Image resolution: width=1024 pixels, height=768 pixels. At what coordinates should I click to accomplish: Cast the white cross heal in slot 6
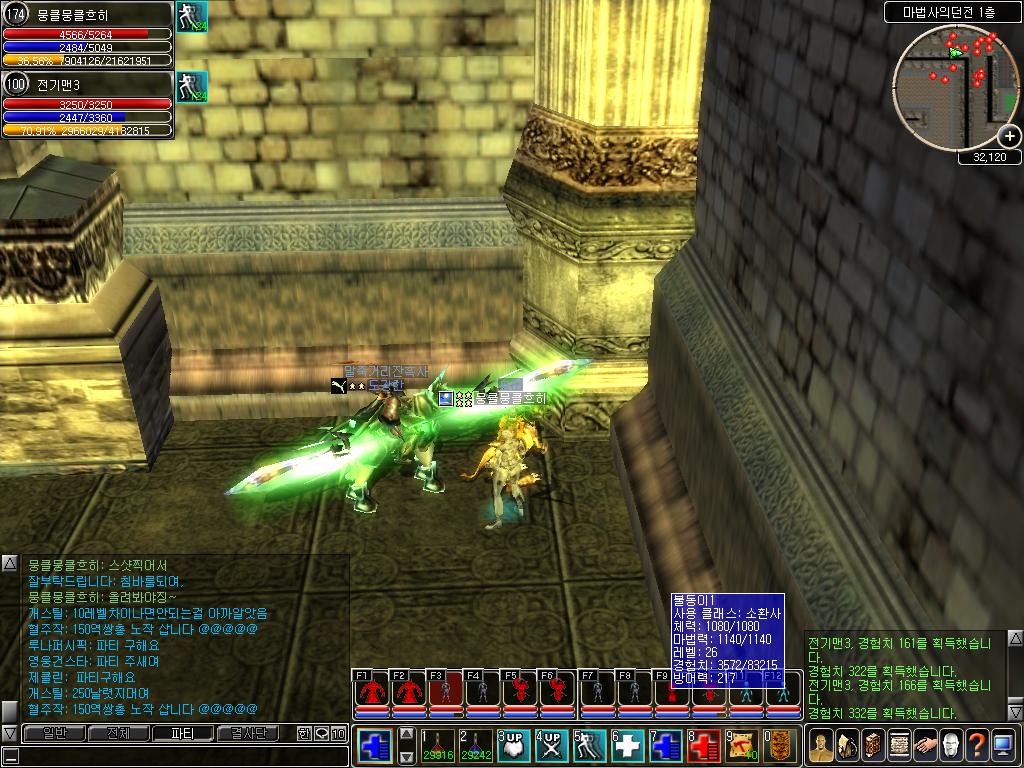(628, 745)
